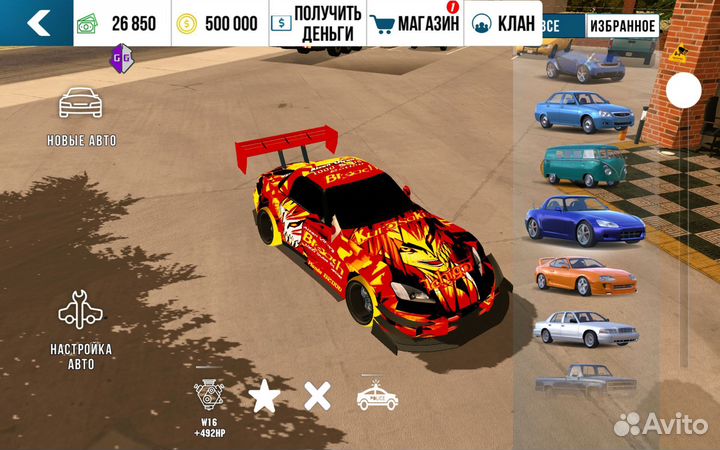Open the Магазин shop
The width and height of the screenshot is (720, 450).
[x=414, y=23]
